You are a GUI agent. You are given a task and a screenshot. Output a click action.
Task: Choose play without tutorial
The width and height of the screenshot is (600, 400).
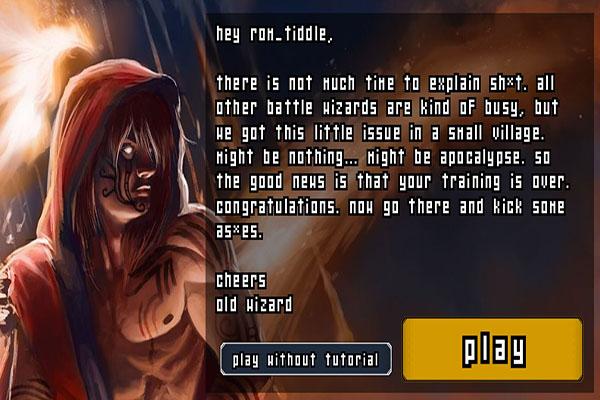coord(305,359)
